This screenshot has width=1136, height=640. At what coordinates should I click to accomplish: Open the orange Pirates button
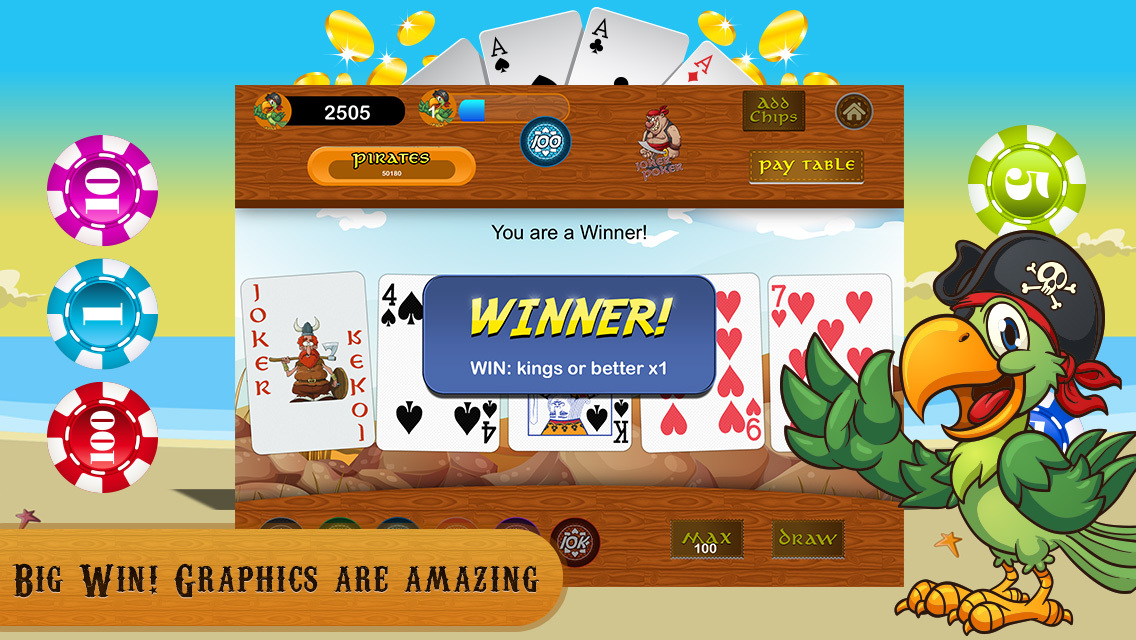[391, 165]
